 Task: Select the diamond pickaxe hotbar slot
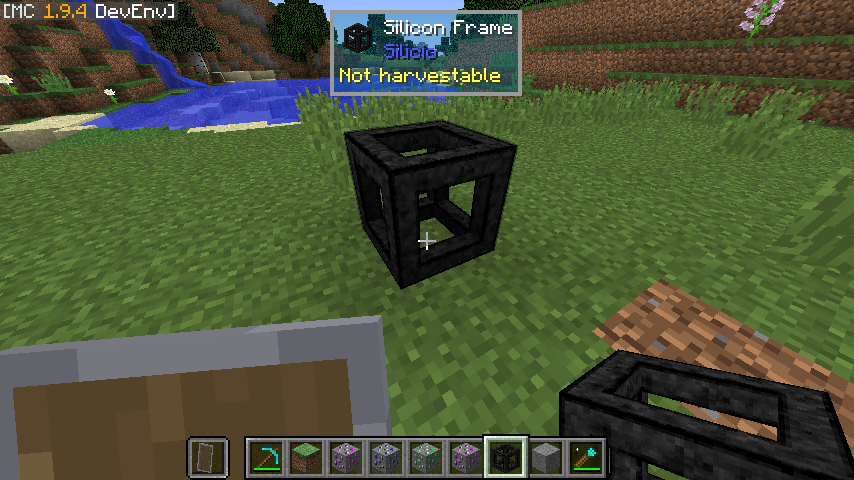point(265,457)
